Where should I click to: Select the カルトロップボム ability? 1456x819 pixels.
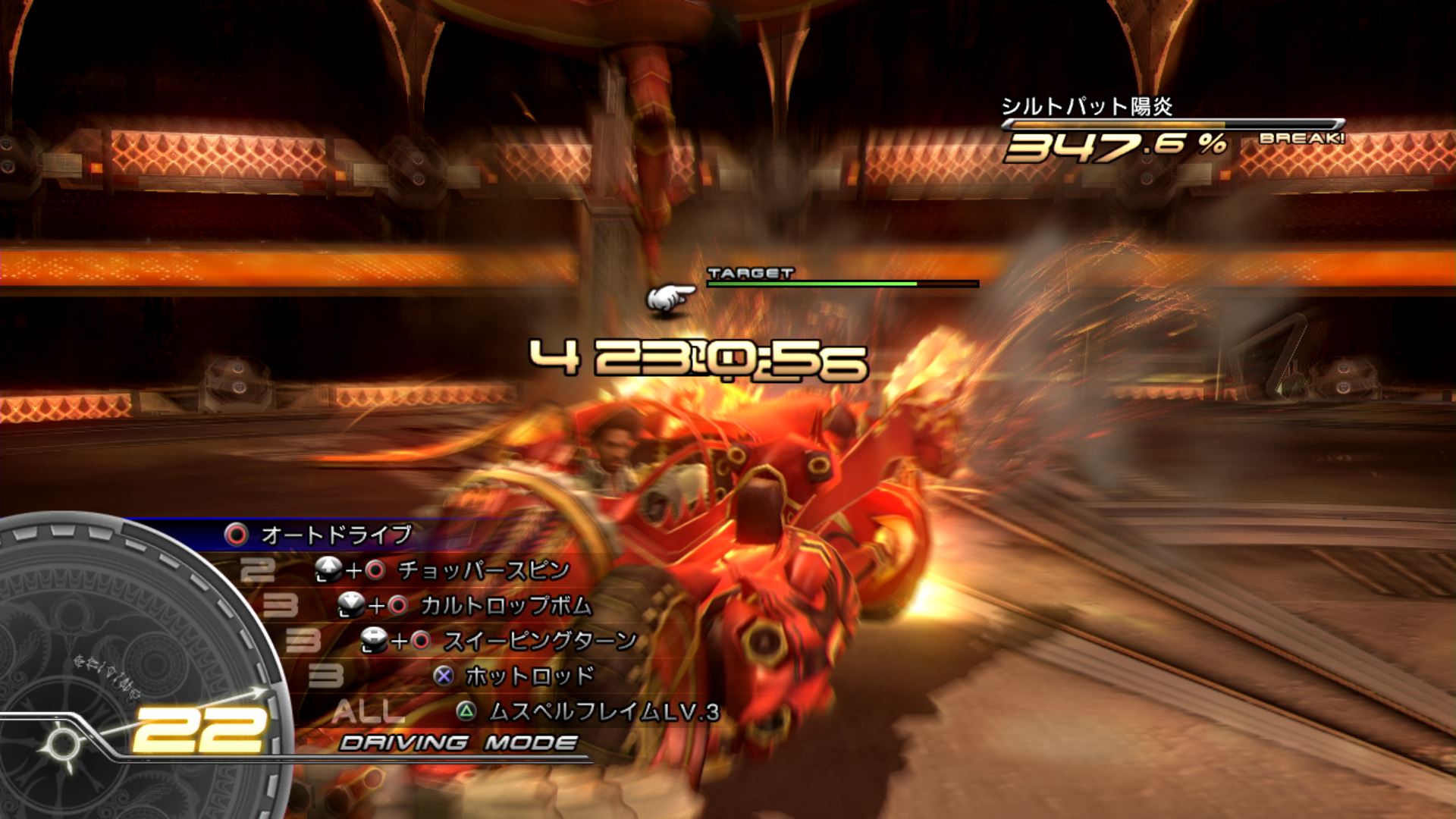coord(506,605)
